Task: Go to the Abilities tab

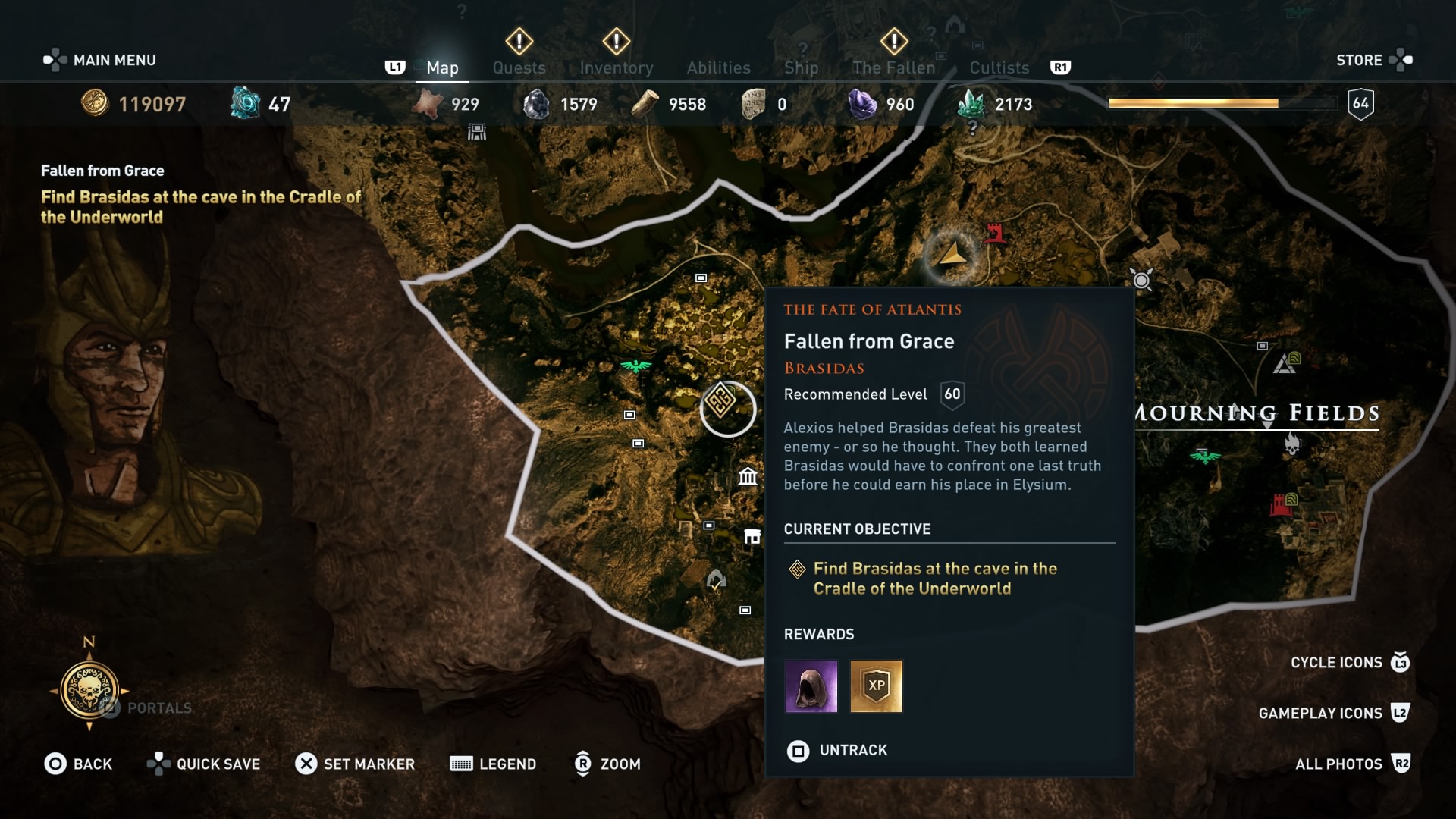Action: point(718,67)
